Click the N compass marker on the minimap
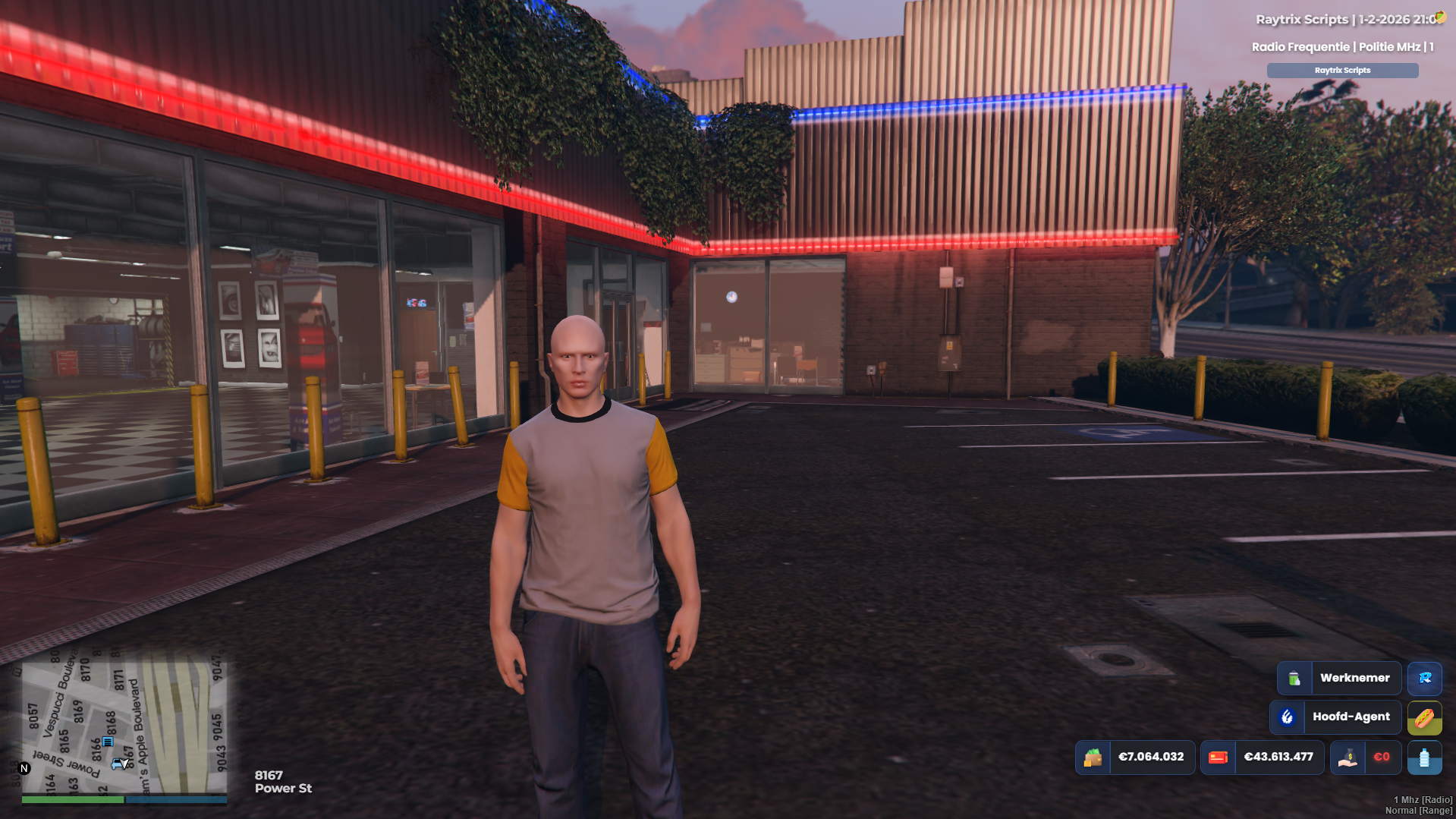The width and height of the screenshot is (1456, 819). coord(24,767)
